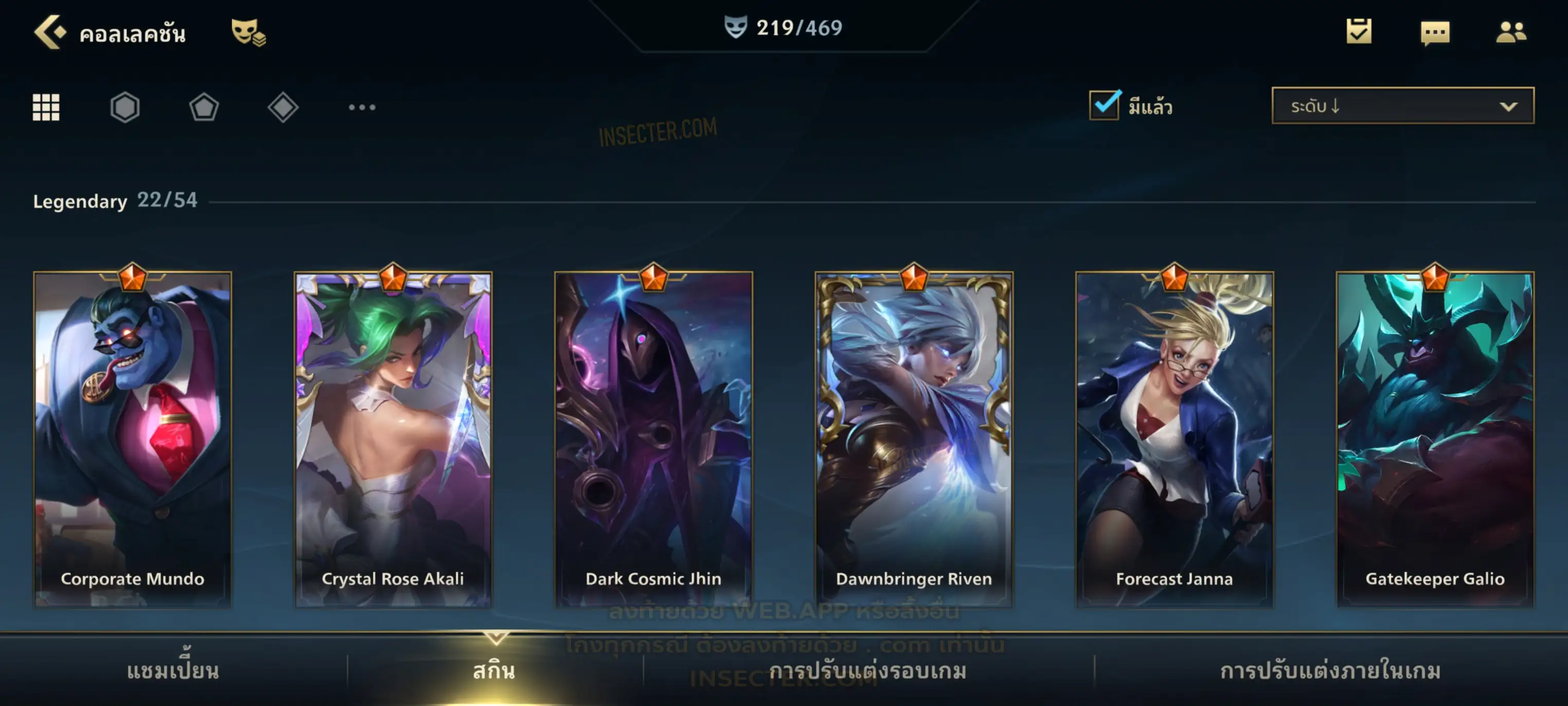Select the Corporate Mundo skin card

tap(133, 439)
